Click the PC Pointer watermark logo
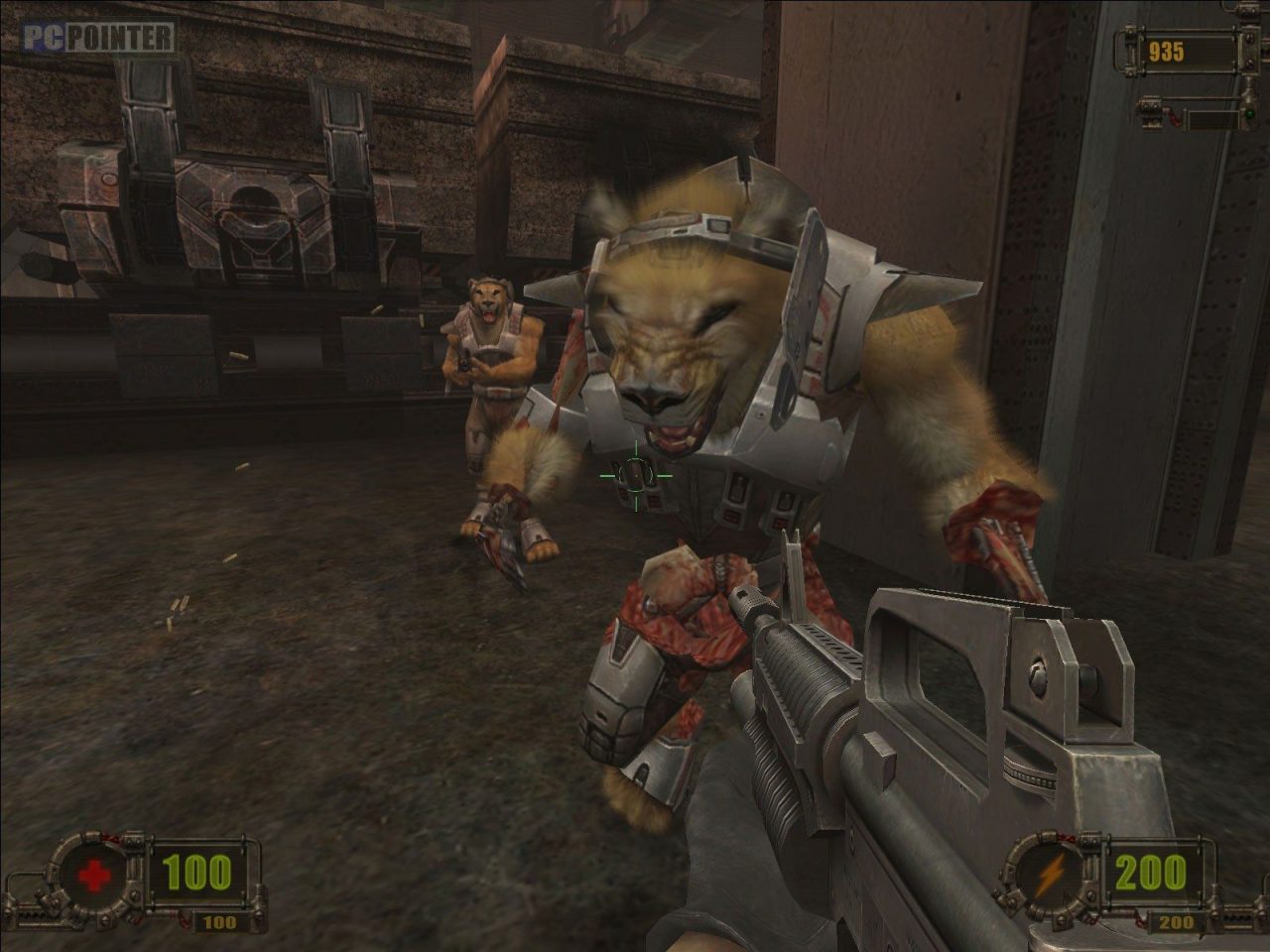 (x=98, y=38)
